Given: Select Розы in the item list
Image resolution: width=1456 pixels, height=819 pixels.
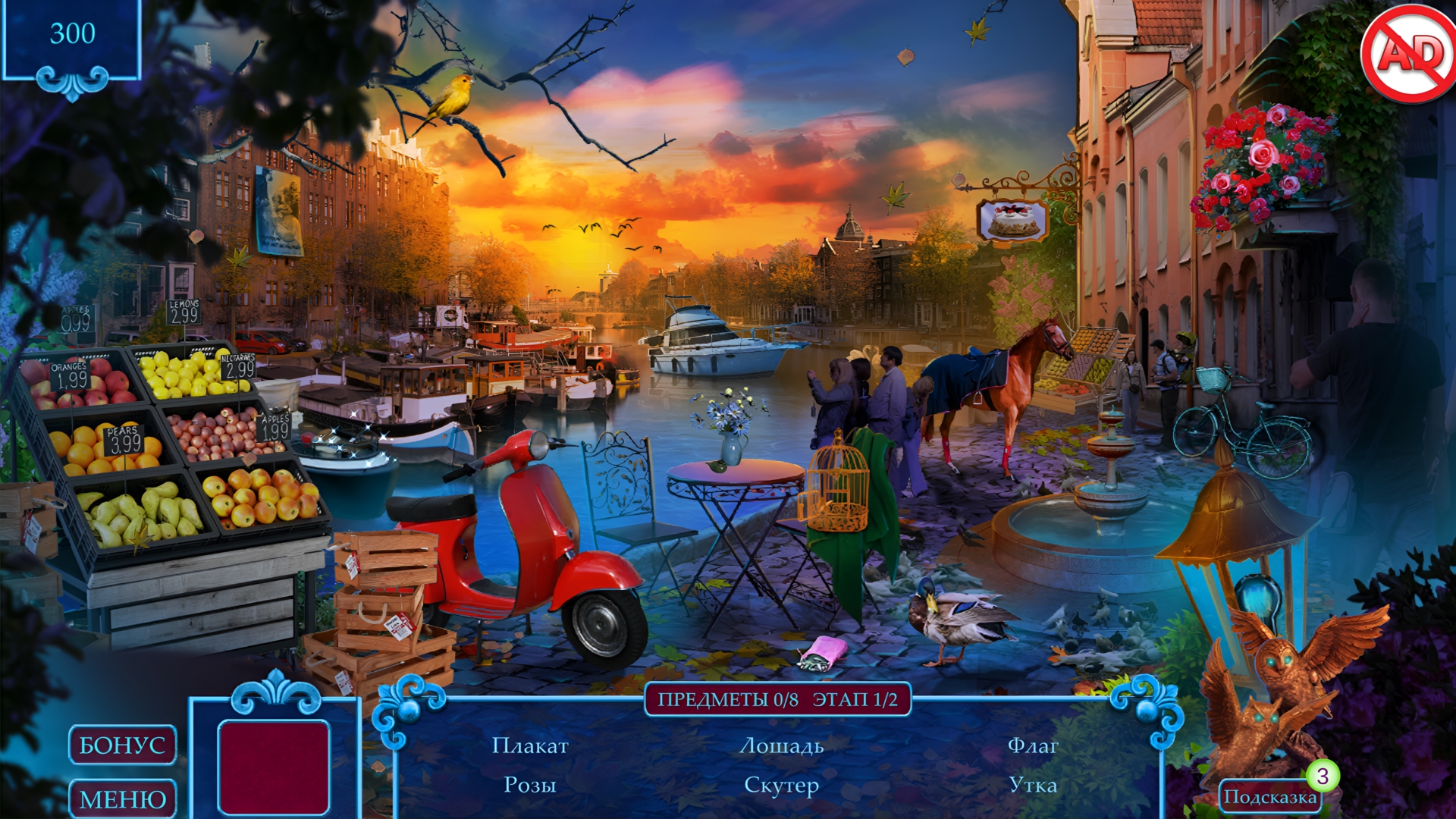Looking at the screenshot, I should click(531, 785).
